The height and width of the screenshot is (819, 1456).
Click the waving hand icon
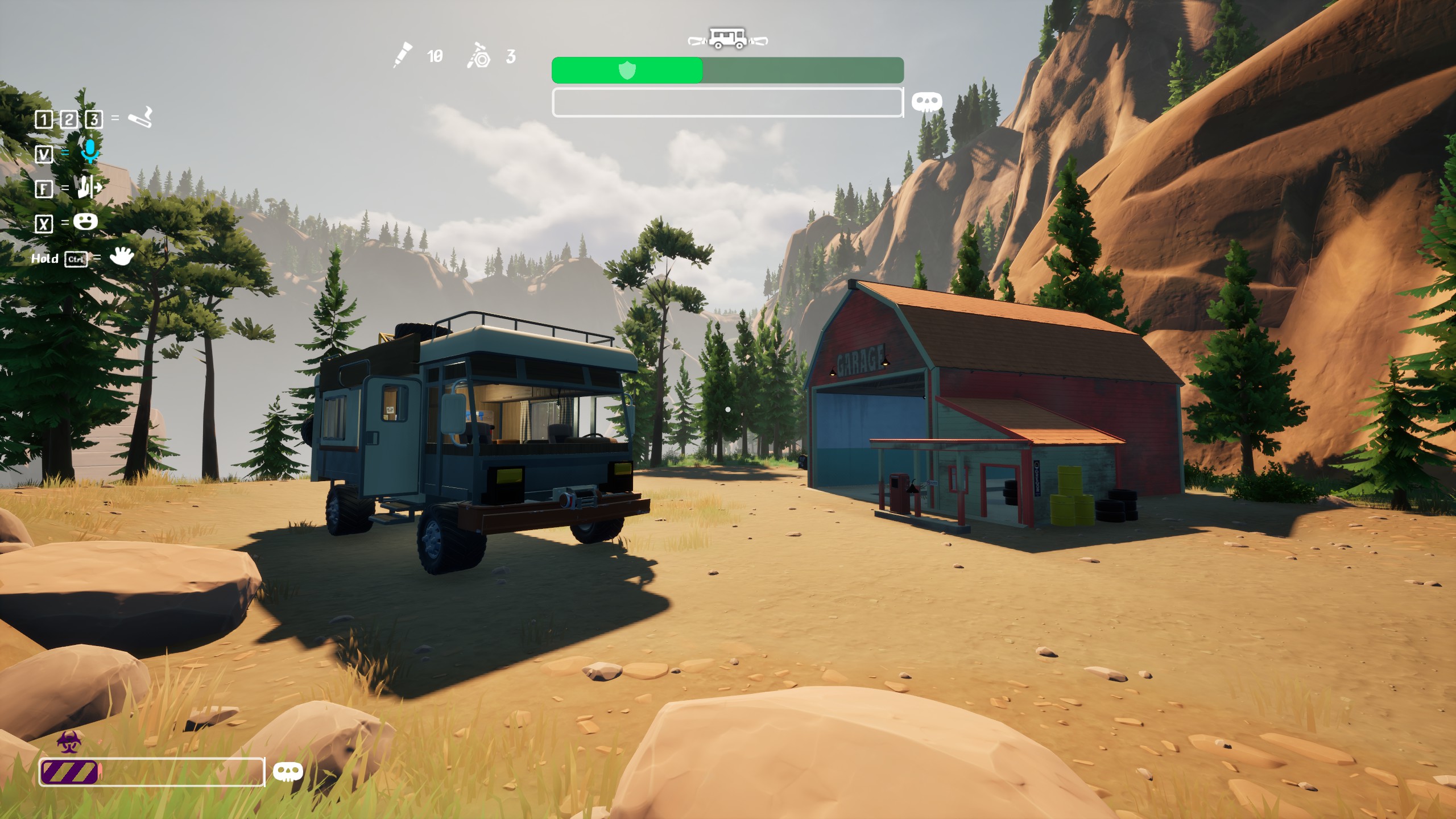pyautogui.click(x=121, y=257)
